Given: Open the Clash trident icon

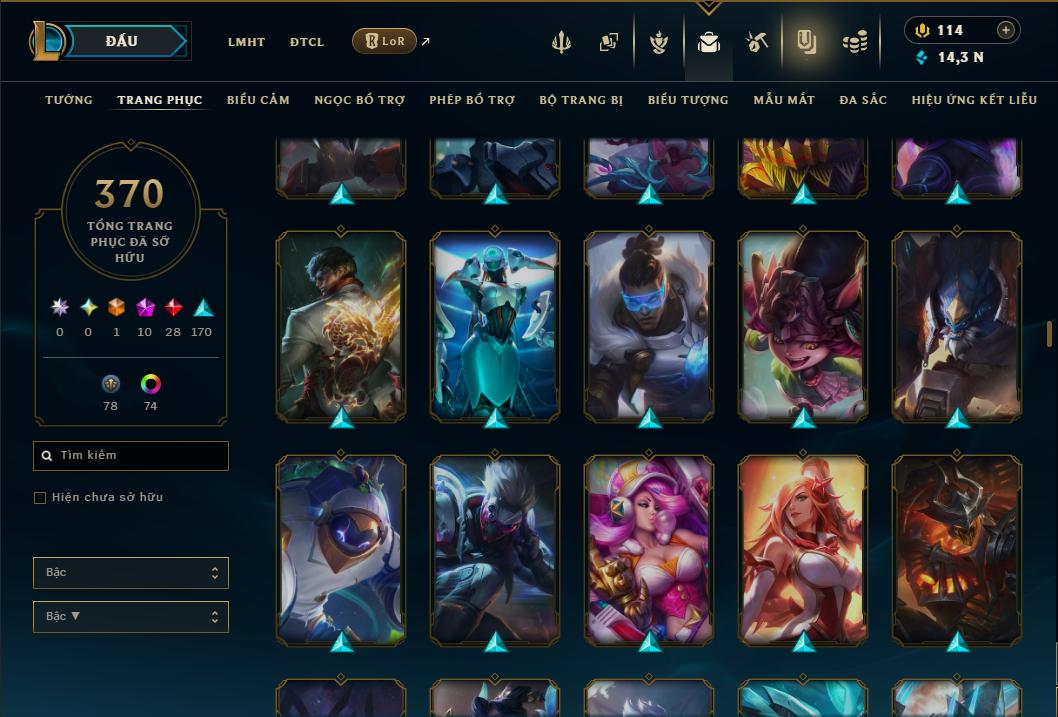Looking at the screenshot, I should point(561,42).
